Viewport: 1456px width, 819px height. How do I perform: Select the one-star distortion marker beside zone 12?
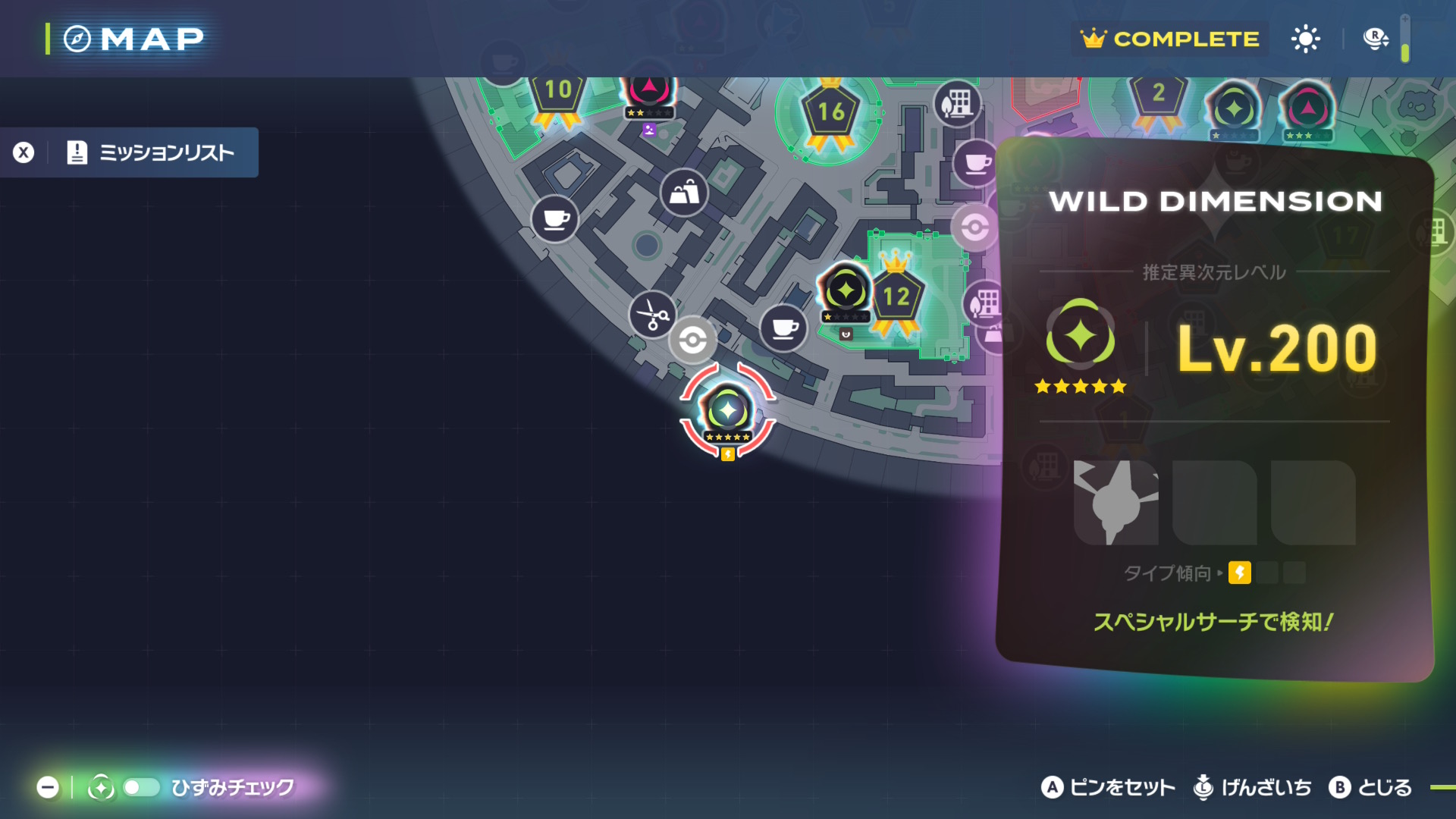(x=845, y=291)
